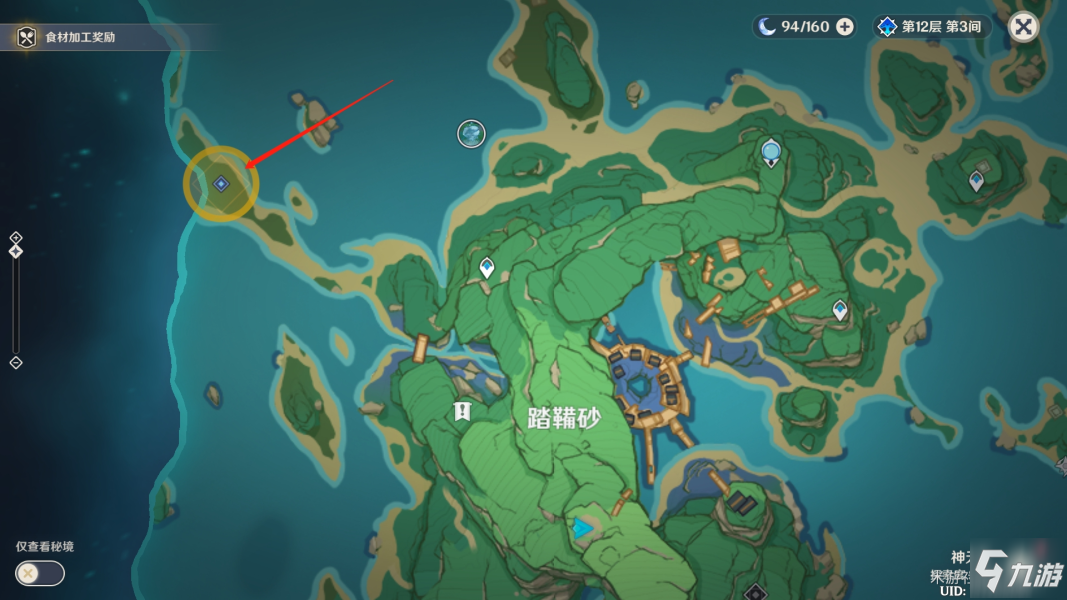Select the teleport waypoint near the wooden scaffolds
The height and width of the screenshot is (600, 1067).
[840, 310]
